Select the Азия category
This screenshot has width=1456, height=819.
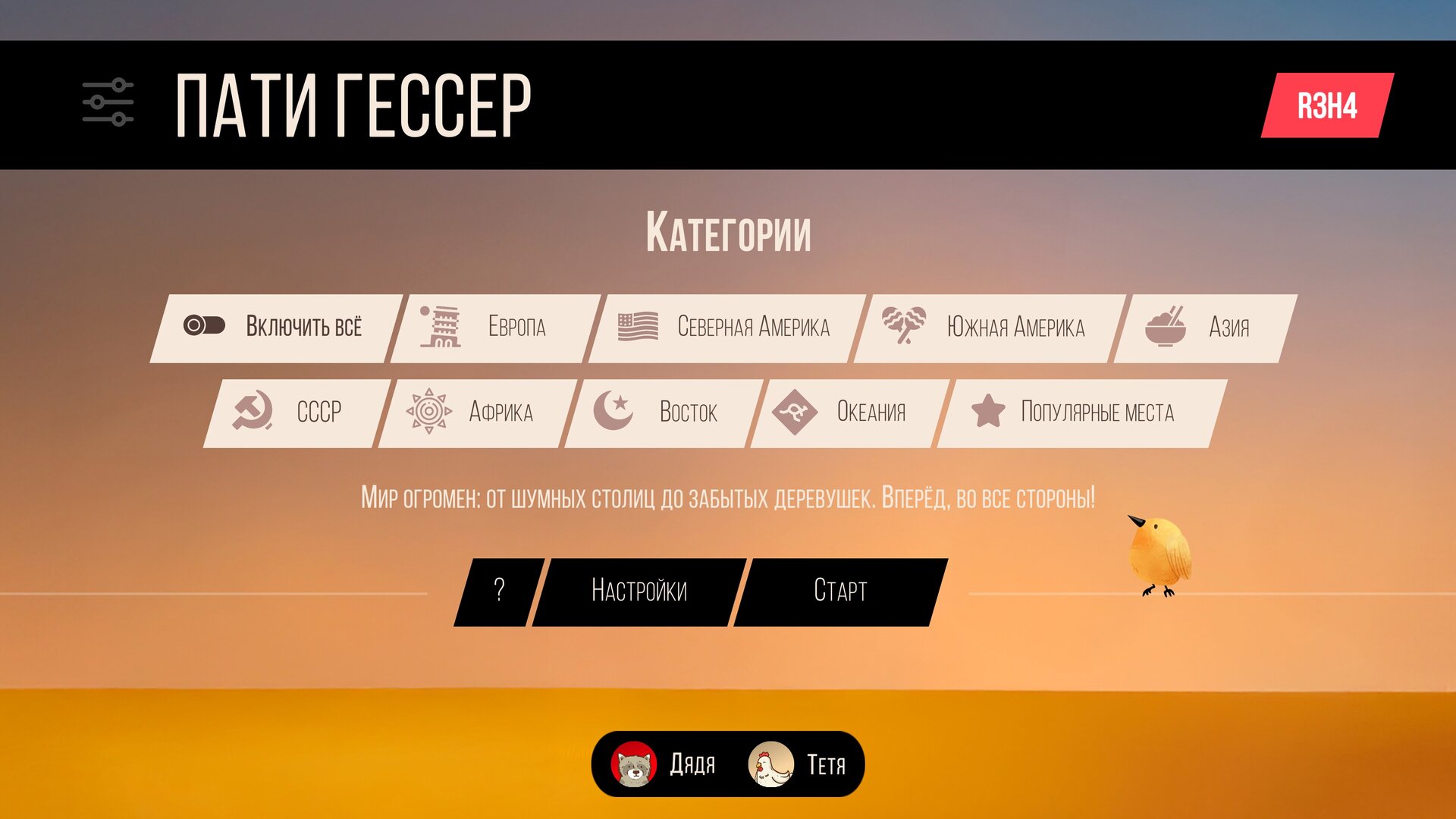click(1204, 328)
